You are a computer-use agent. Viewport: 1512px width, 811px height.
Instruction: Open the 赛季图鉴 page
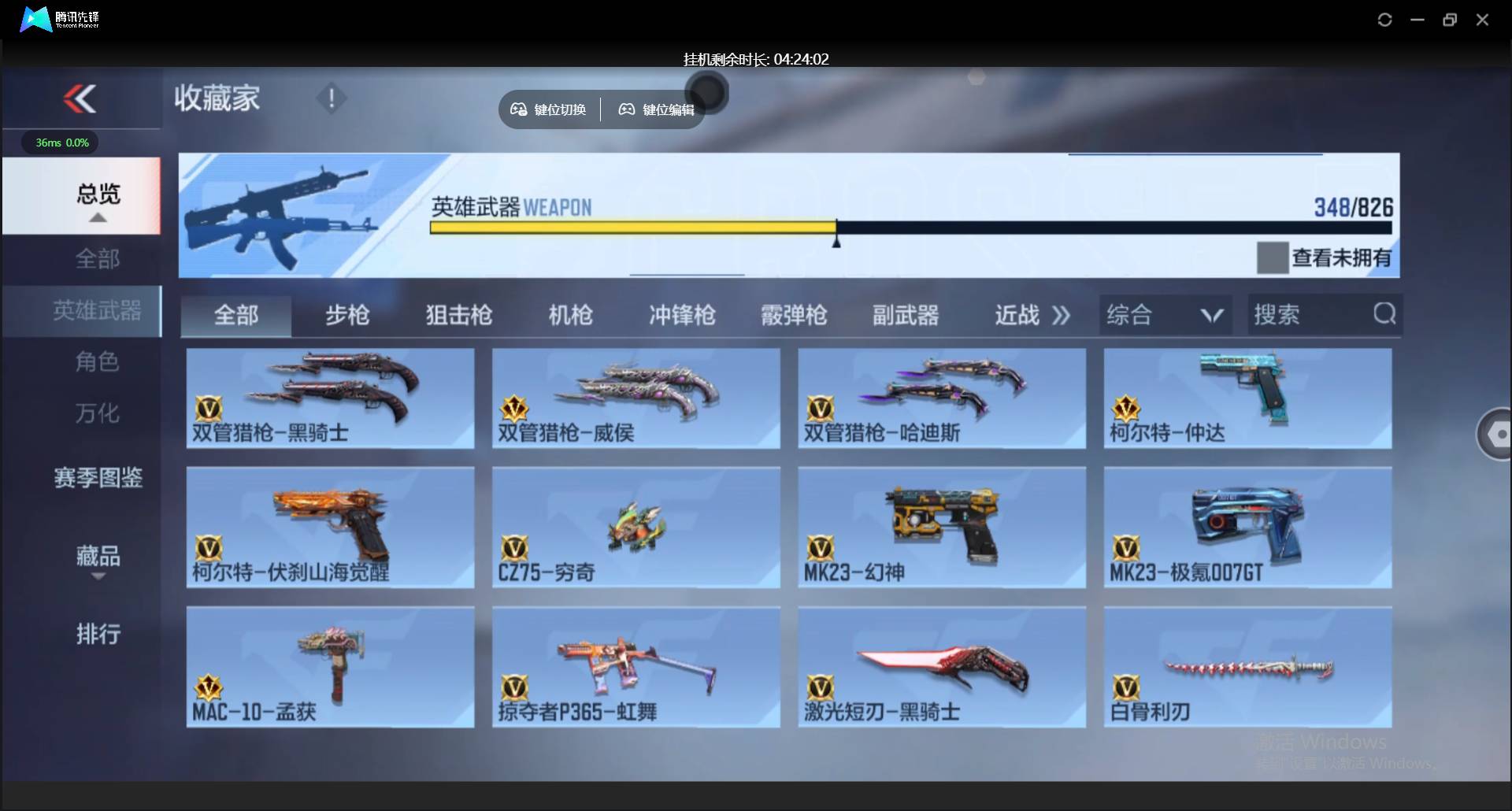98,478
